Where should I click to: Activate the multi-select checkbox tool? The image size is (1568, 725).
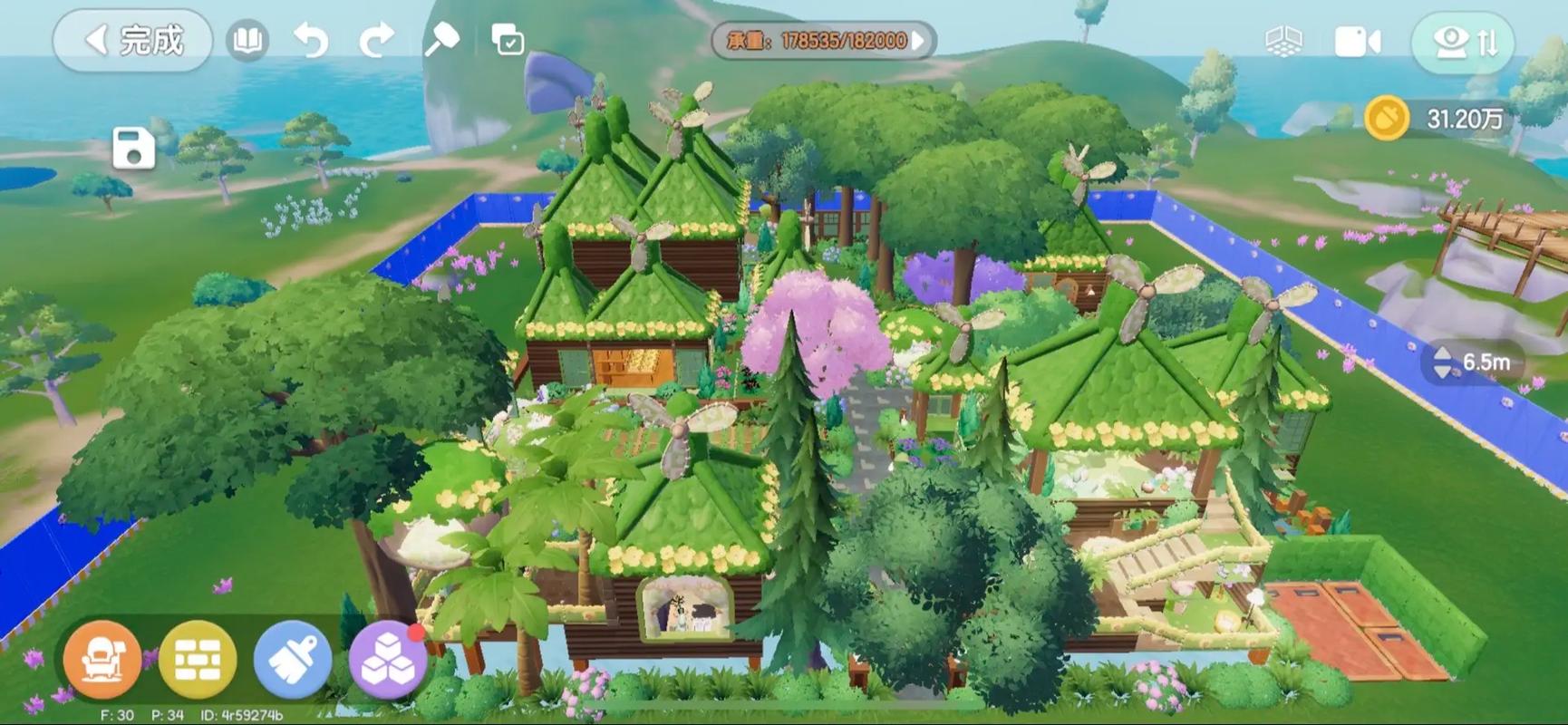tap(507, 41)
